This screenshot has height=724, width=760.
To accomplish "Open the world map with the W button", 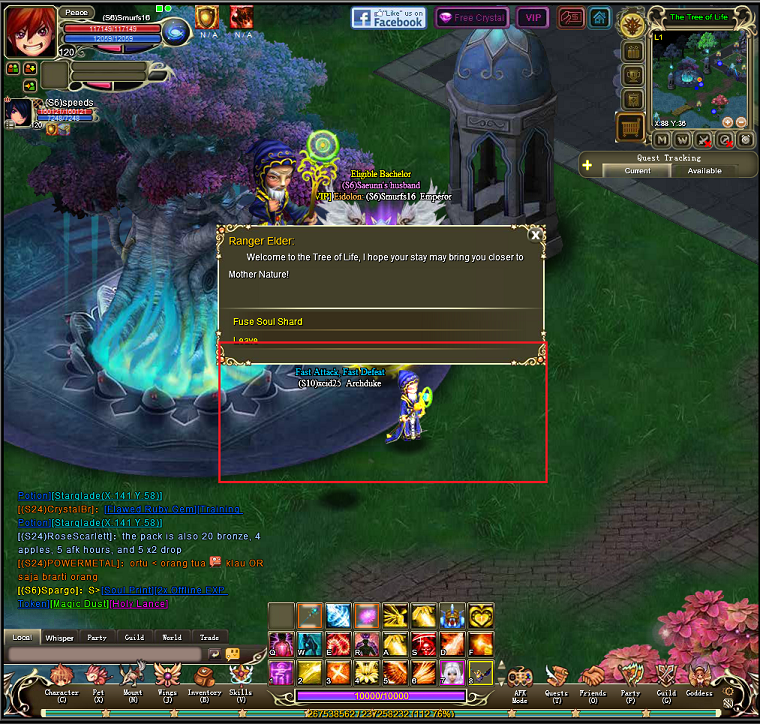I will tap(683, 140).
